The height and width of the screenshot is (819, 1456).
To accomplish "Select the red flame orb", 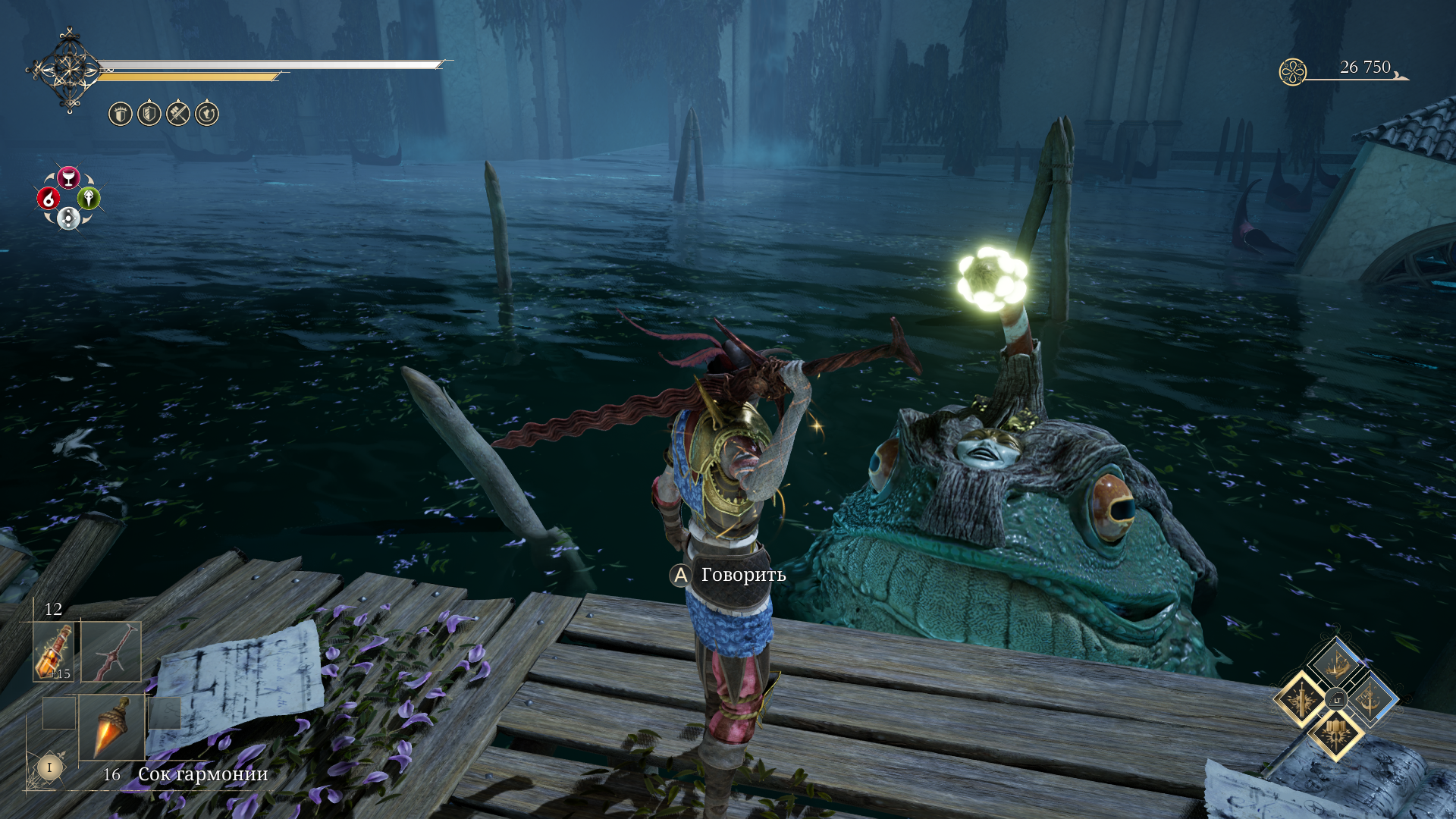I will point(49,199).
